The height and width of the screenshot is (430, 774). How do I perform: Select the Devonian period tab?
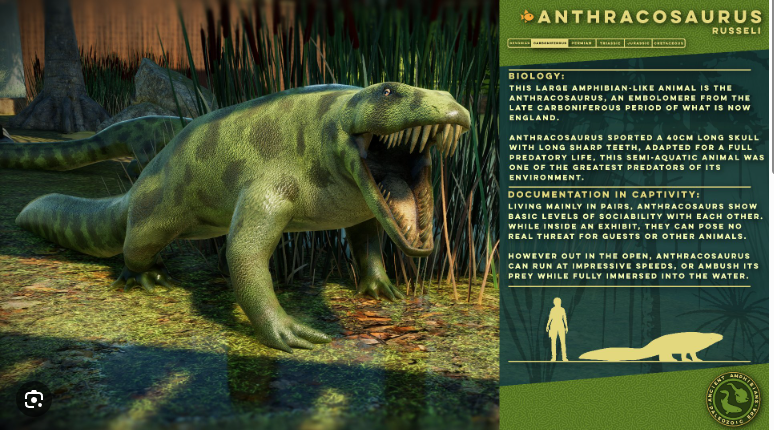[x=519, y=43]
